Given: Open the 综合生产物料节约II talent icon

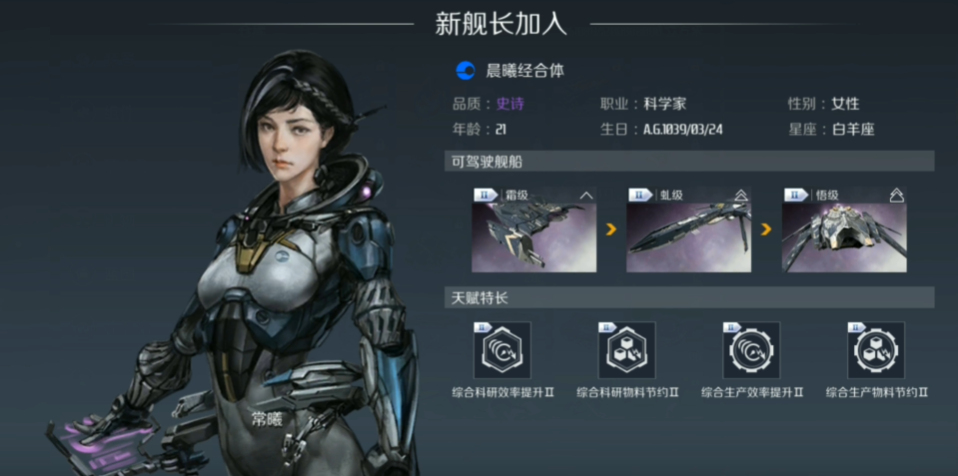Looking at the screenshot, I should click(x=875, y=350).
